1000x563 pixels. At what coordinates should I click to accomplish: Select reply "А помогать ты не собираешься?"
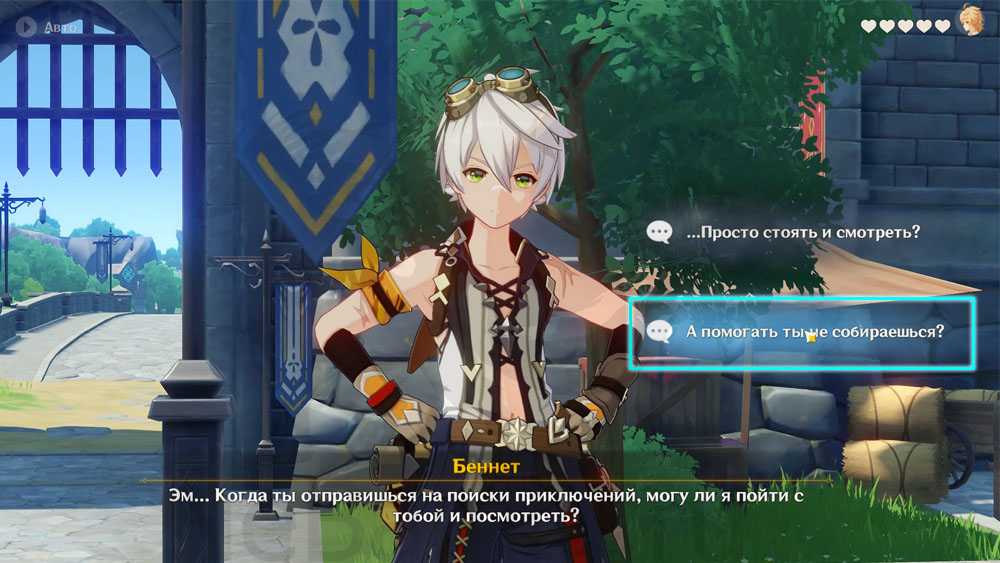pos(802,332)
